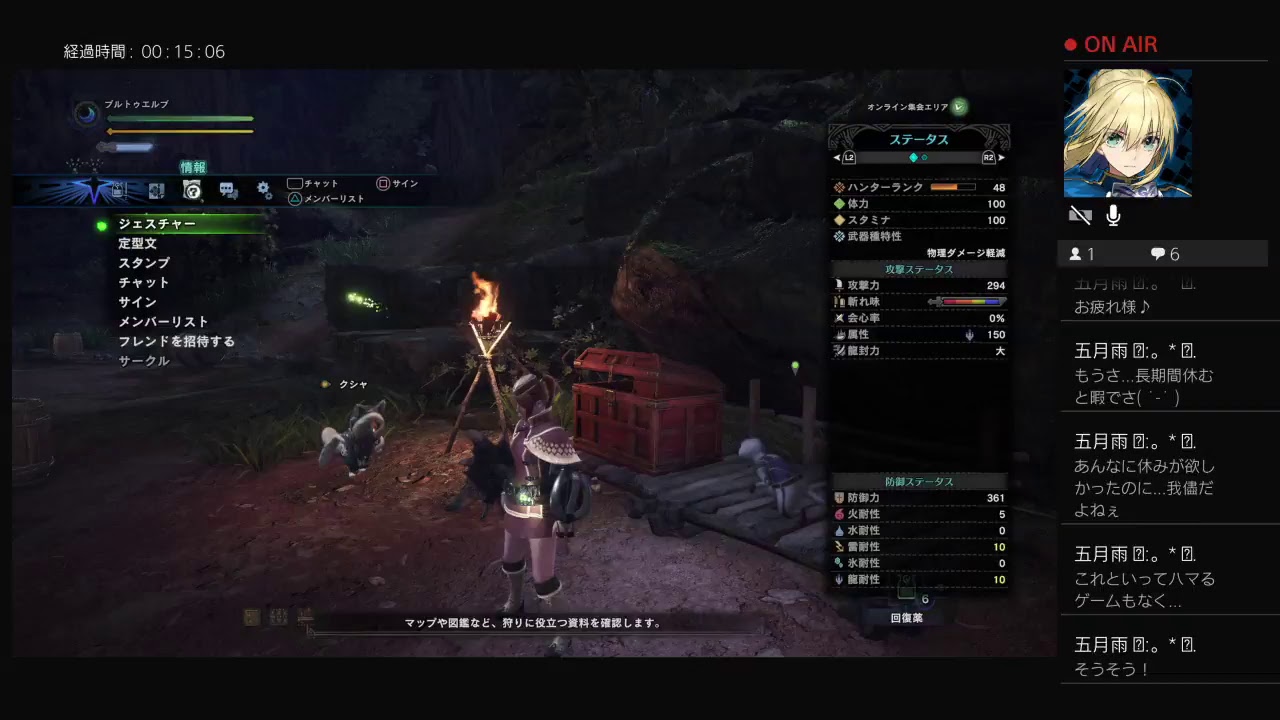
Task: Click the green オンライン集会エリア status icon
Action: [957, 104]
